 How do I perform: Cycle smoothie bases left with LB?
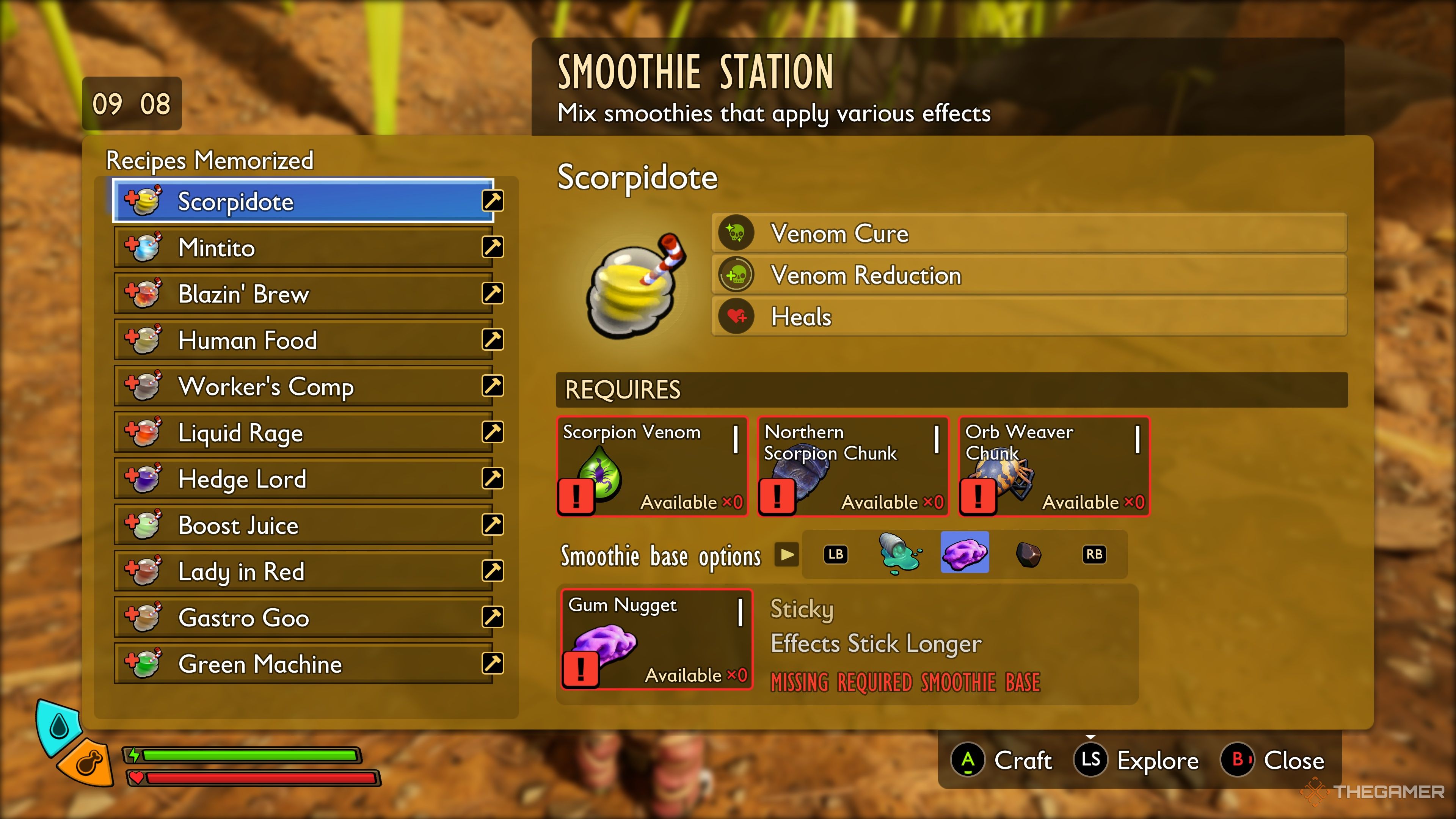point(835,555)
